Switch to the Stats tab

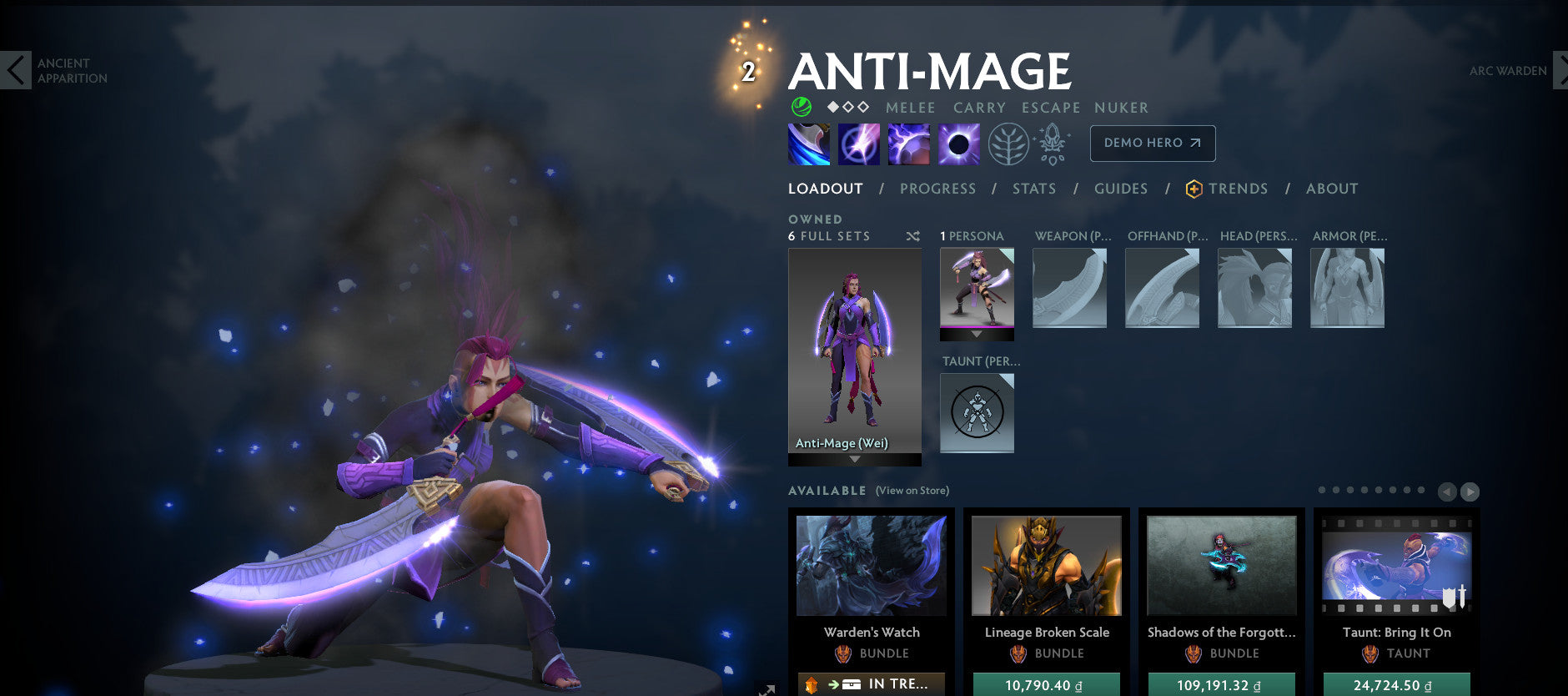[1034, 189]
